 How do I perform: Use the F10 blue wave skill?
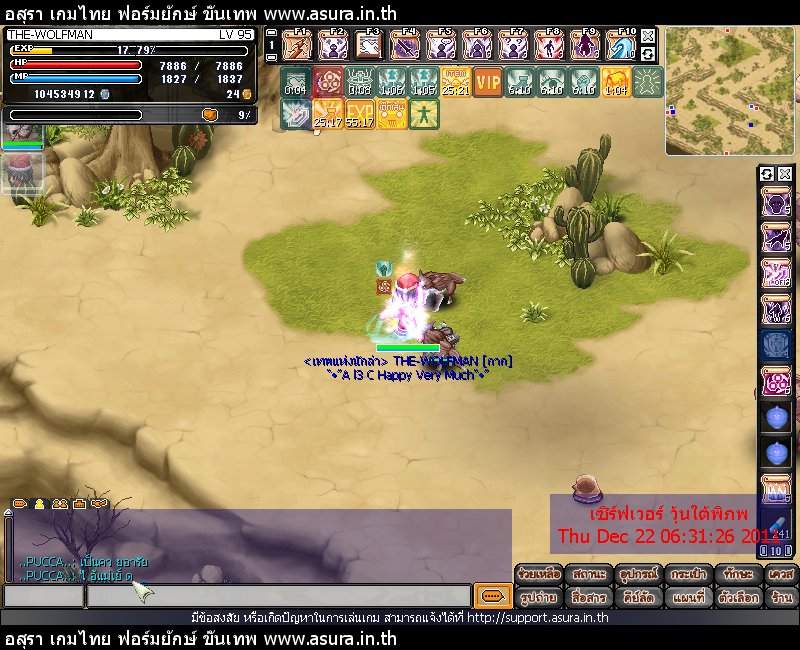[621, 45]
